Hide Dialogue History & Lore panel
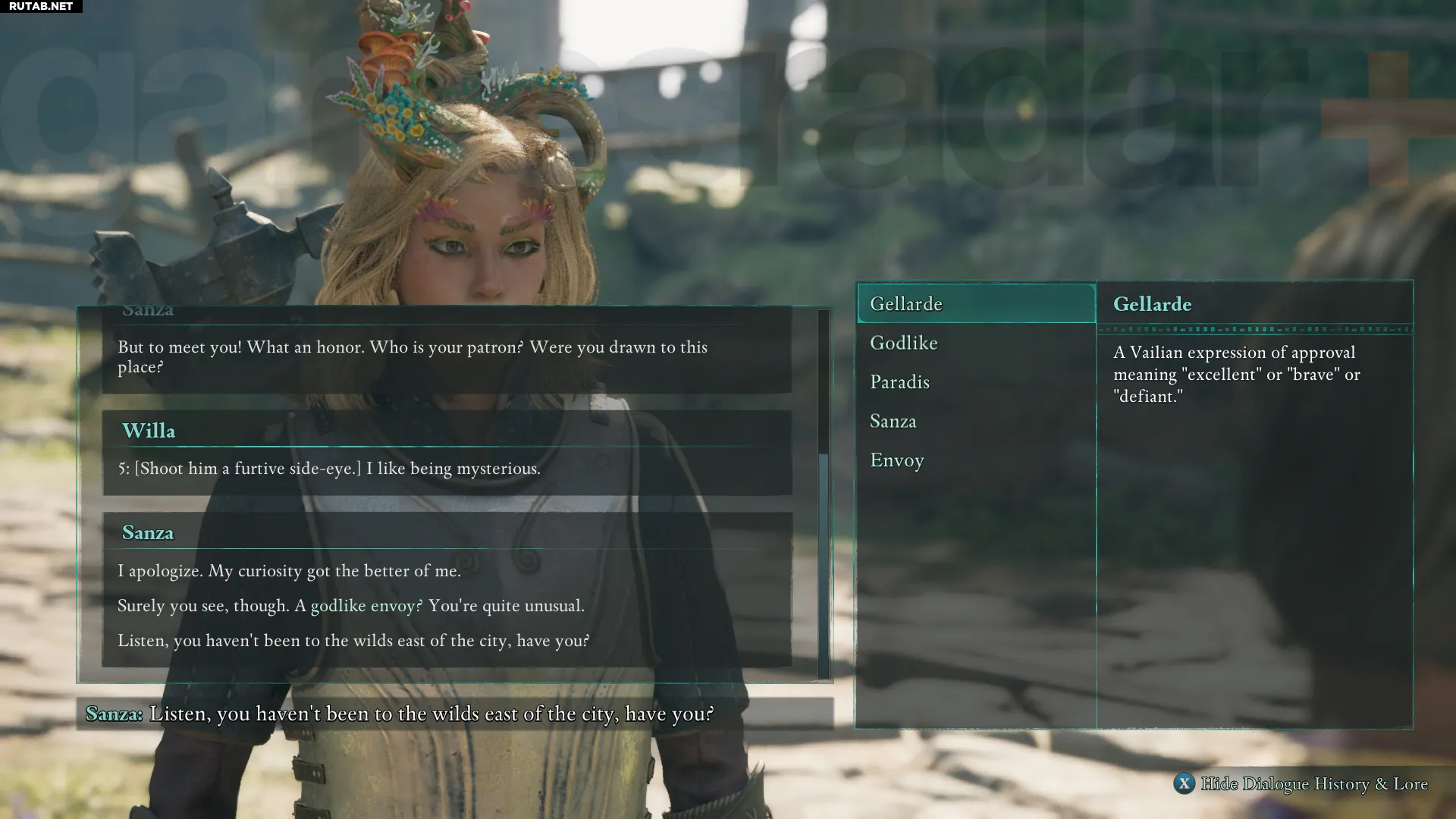The height and width of the screenshot is (819, 1456). (x=1300, y=784)
